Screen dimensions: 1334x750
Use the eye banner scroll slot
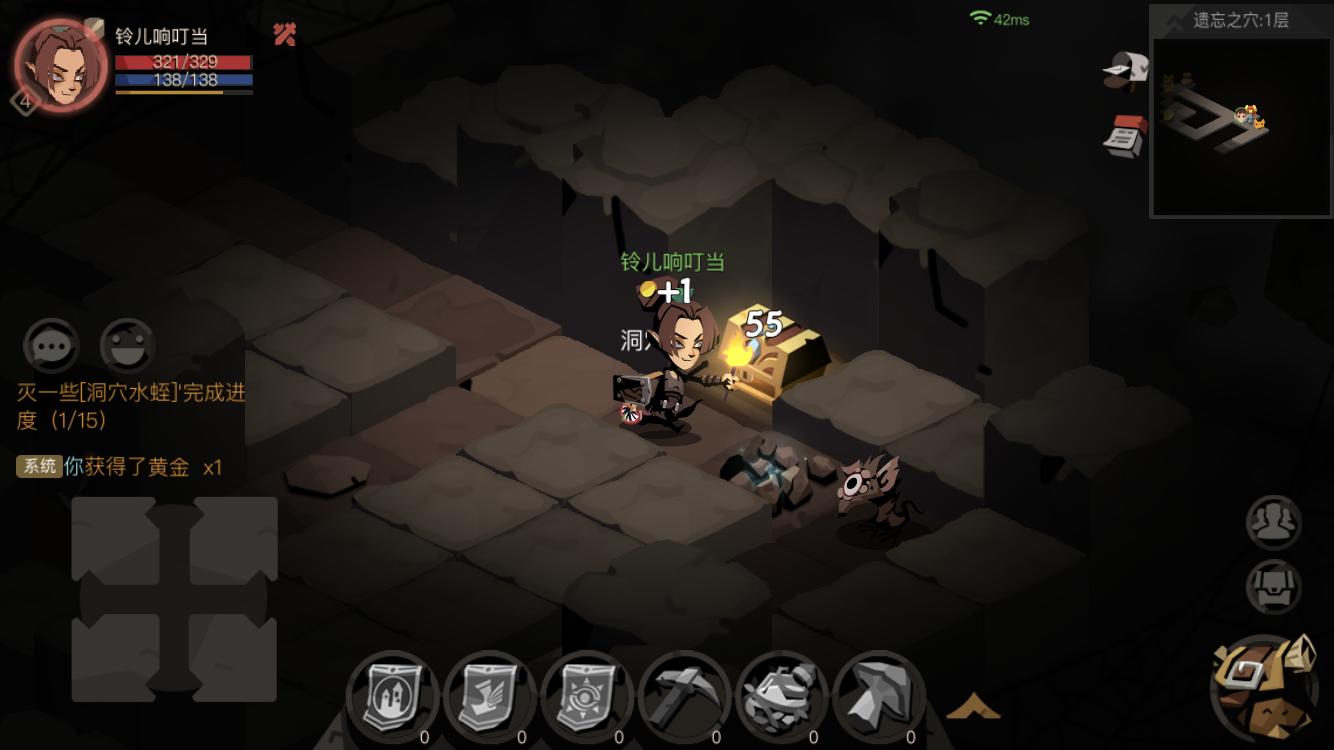[586, 695]
